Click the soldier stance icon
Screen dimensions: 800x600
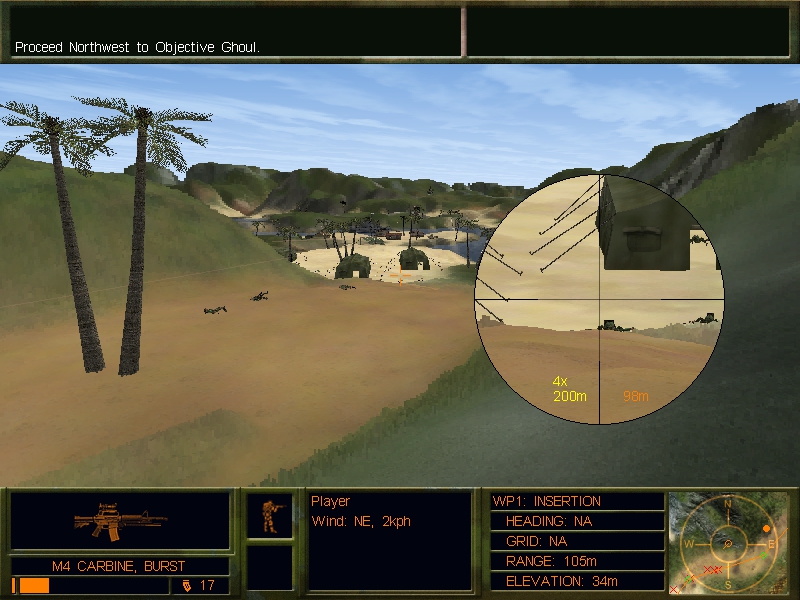(270, 515)
